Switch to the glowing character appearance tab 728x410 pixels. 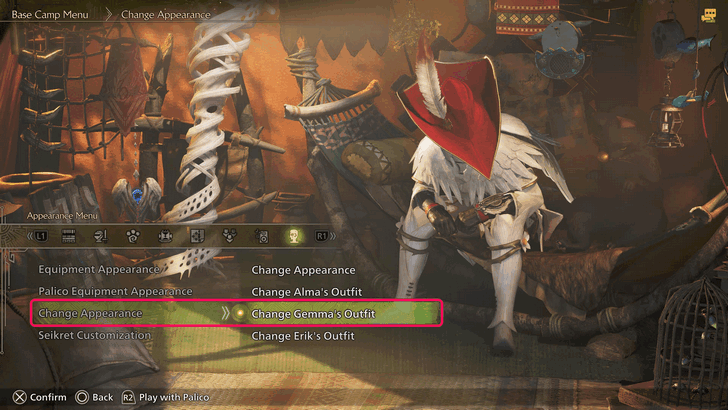[x=294, y=237]
